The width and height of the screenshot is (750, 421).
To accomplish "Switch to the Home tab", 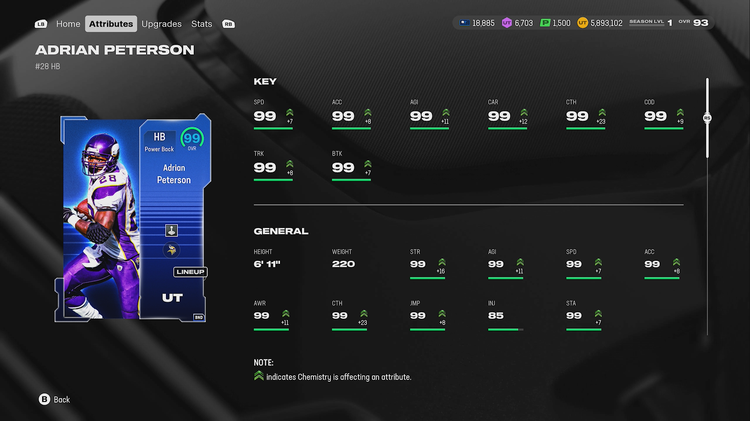I will click(x=68, y=23).
